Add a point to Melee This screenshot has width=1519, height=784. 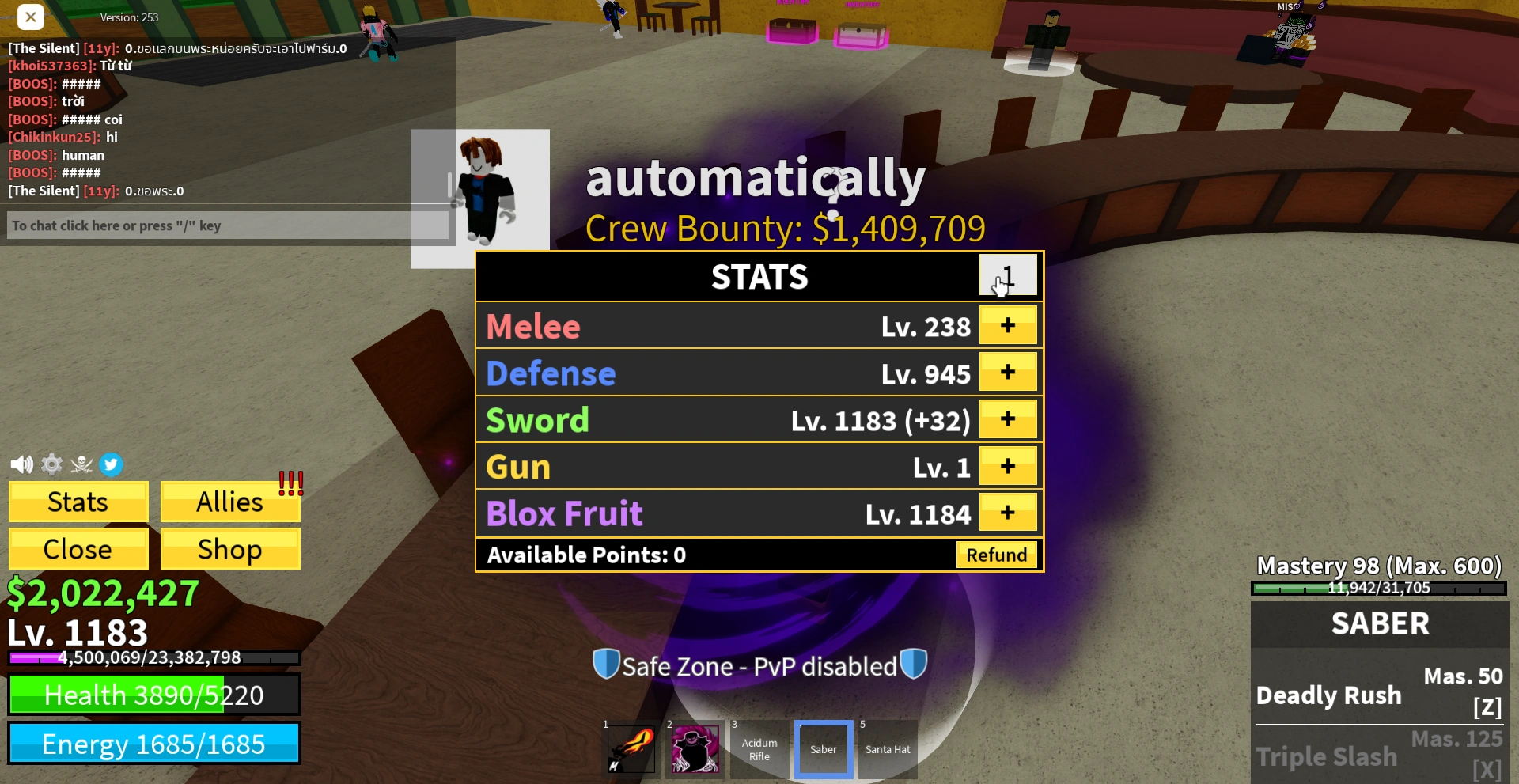tap(1008, 324)
